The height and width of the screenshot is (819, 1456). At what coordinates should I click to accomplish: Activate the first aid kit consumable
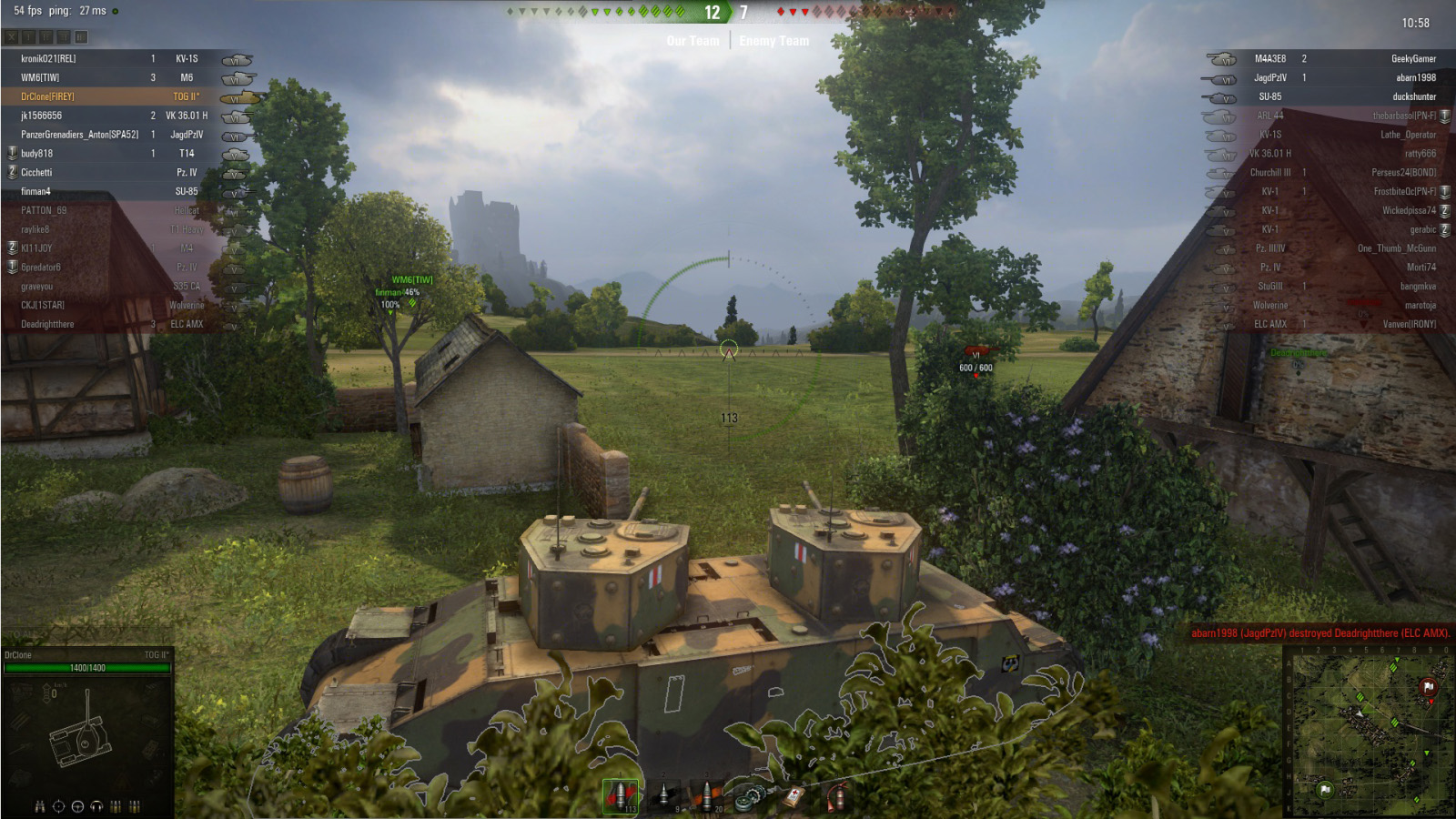click(x=794, y=797)
